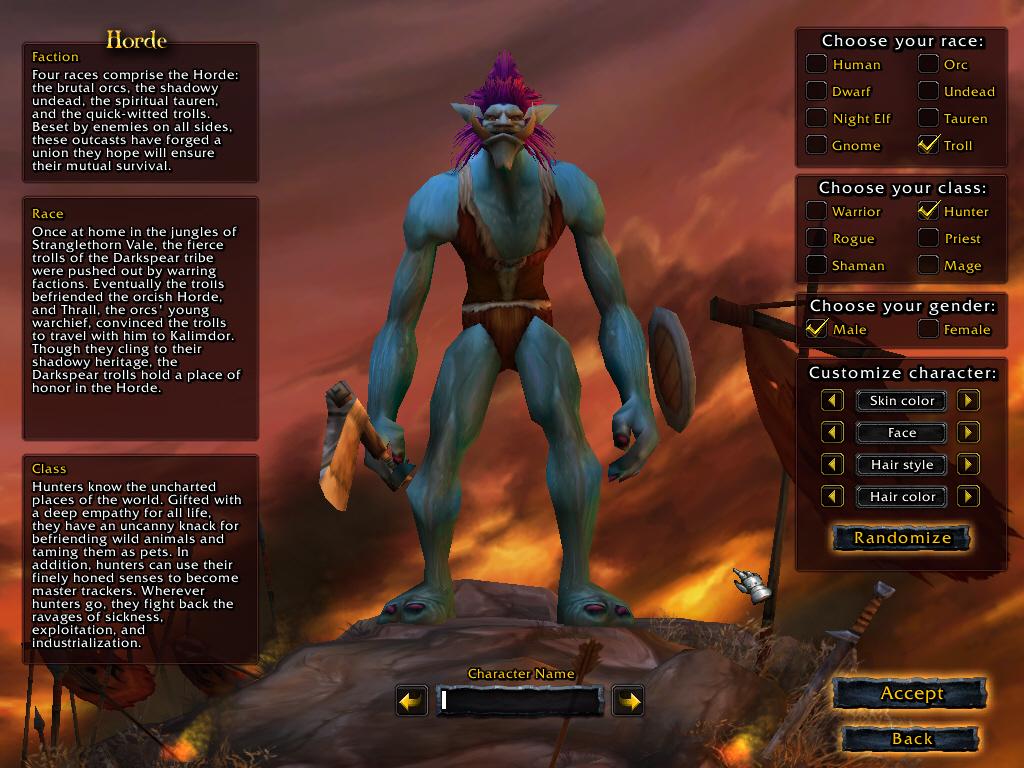
Task: Focus the Character Name text field
Action: click(519, 701)
